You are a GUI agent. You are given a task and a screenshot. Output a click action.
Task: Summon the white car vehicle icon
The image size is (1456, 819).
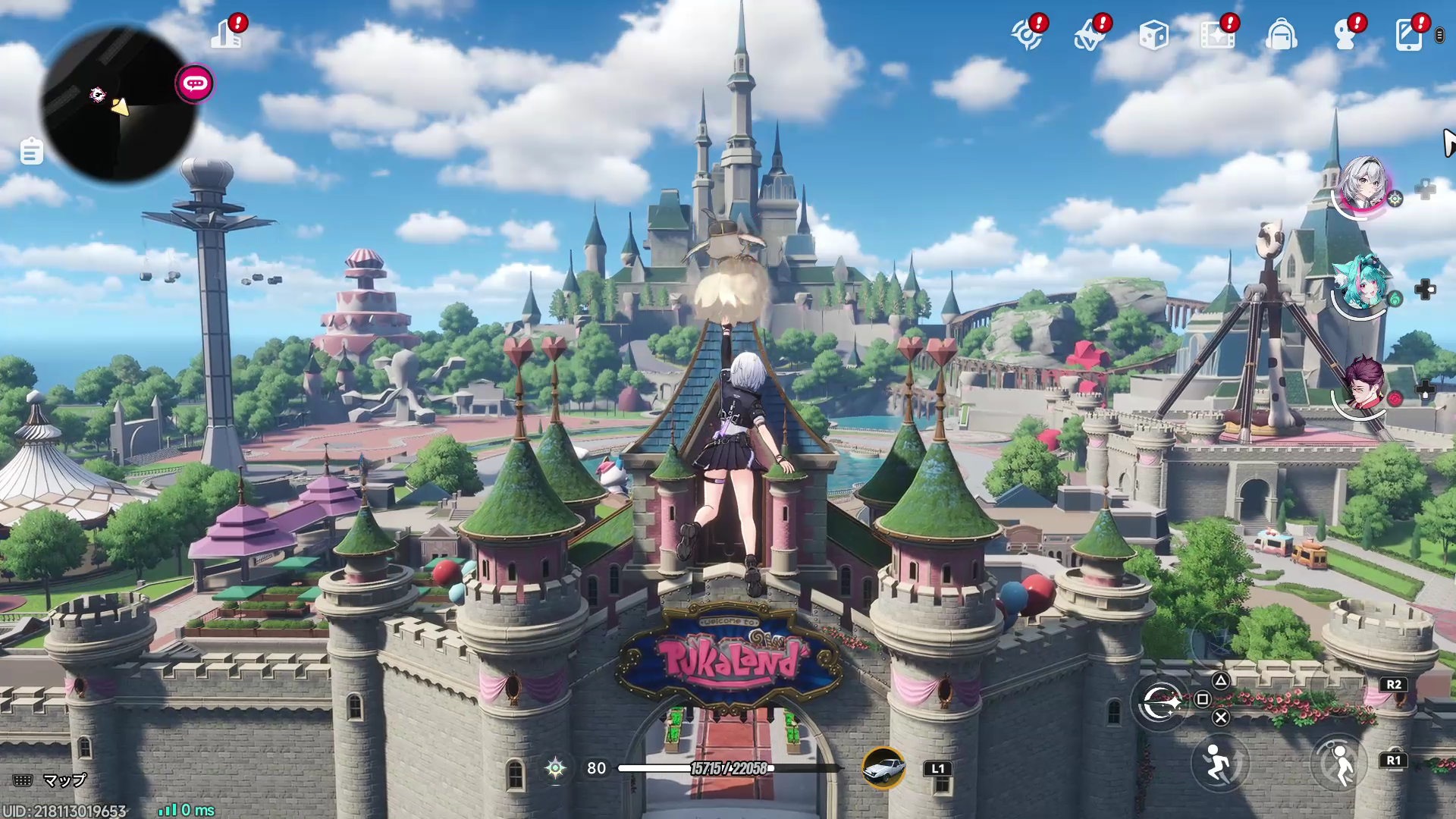(883, 768)
